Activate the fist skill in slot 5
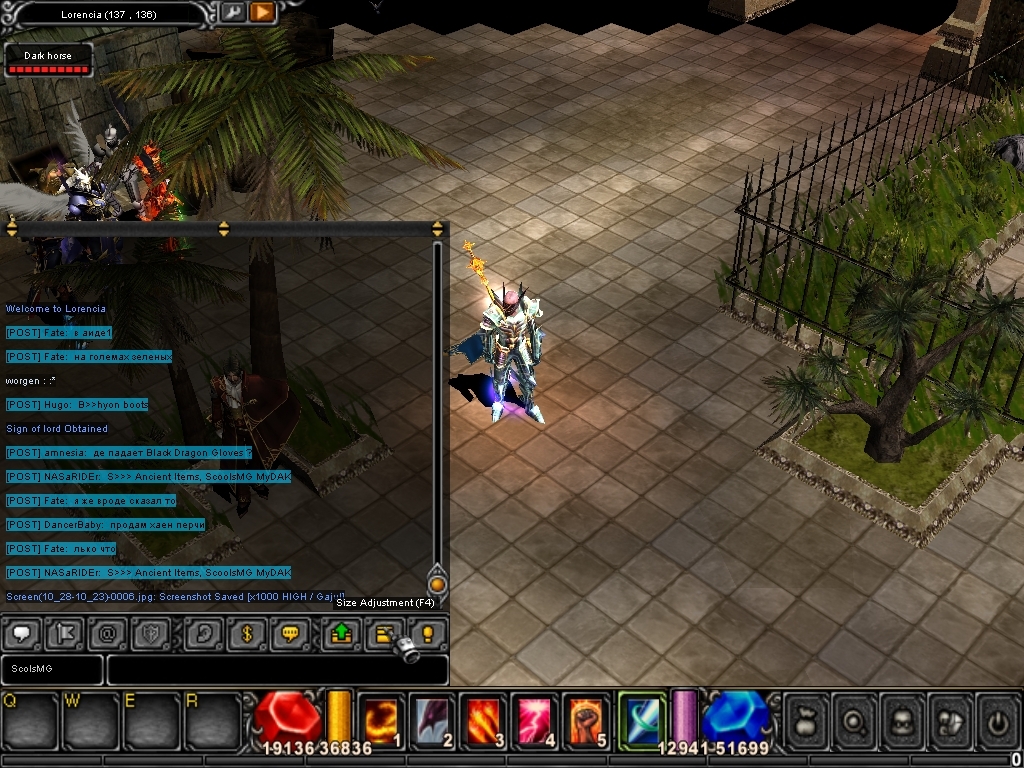 coord(588,718)
